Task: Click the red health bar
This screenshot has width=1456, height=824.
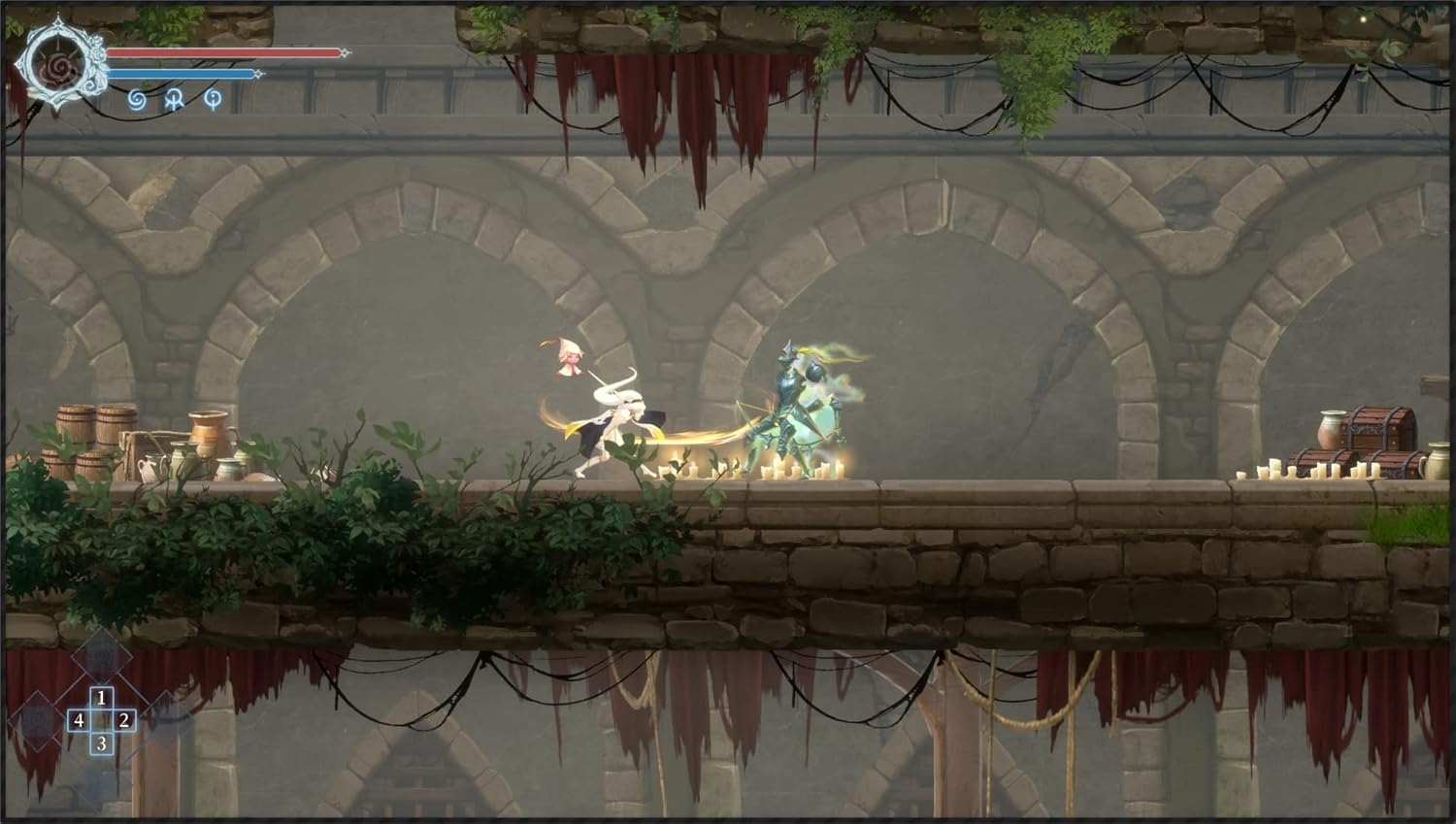Action: pyautogui.click(x=223, y=53)
